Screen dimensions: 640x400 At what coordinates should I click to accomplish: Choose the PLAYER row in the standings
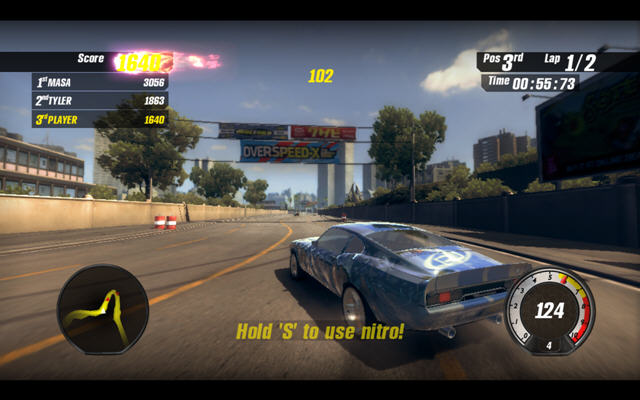[100, 120]
